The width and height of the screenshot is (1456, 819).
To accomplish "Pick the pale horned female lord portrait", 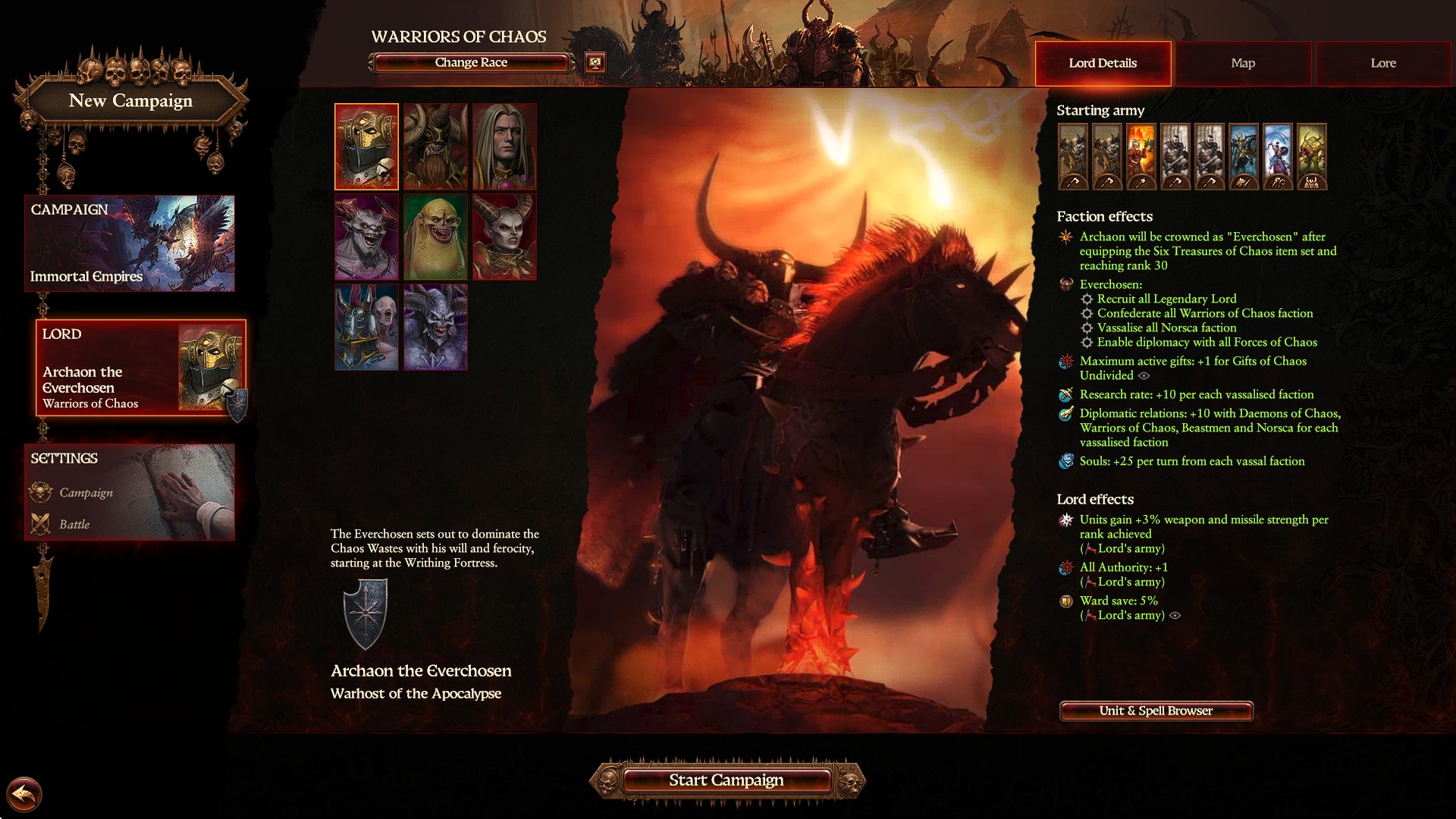I will coord(504,237).
